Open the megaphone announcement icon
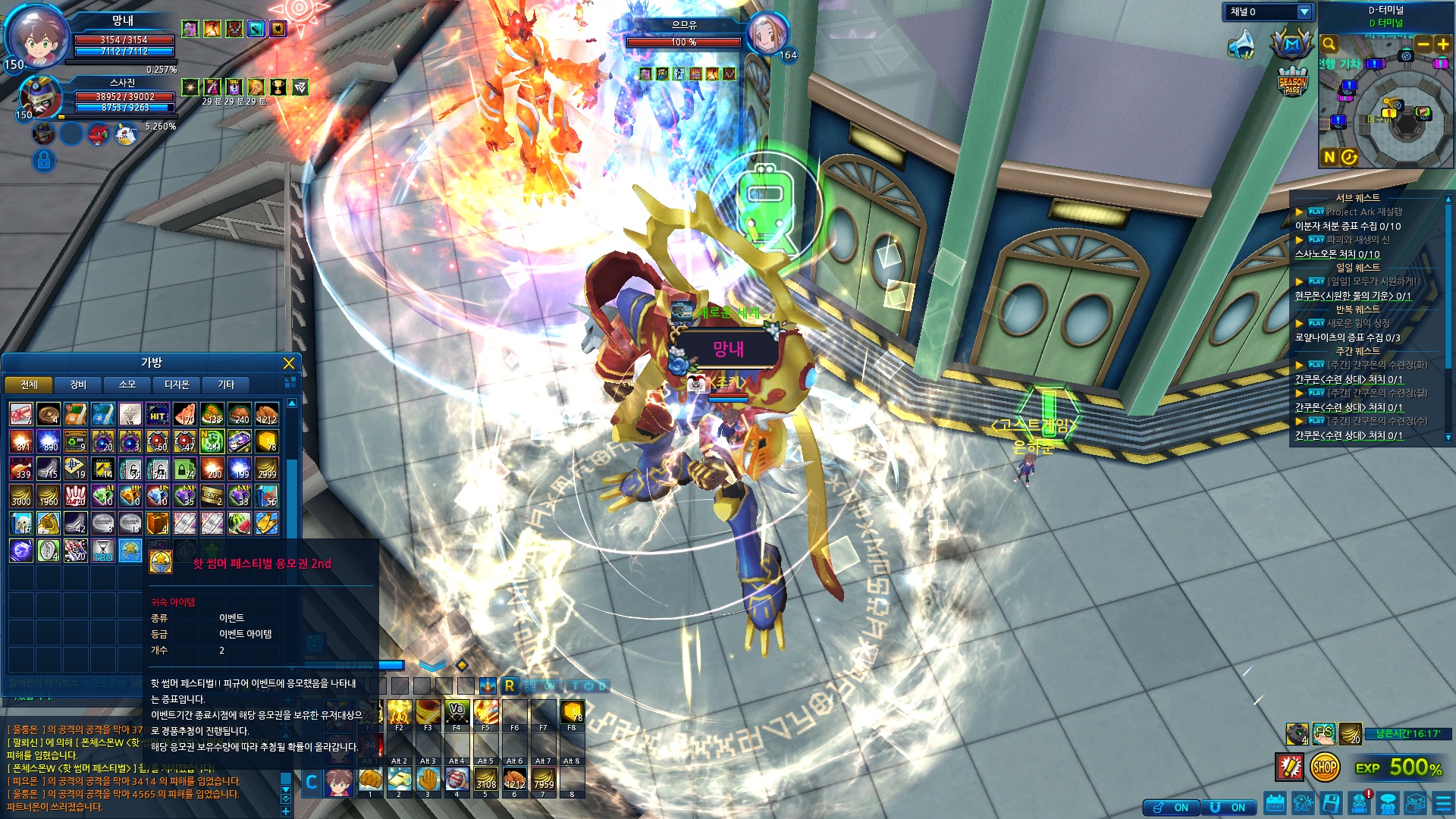Viewport: 1456px width, 819px height. tap(1241, 44)
